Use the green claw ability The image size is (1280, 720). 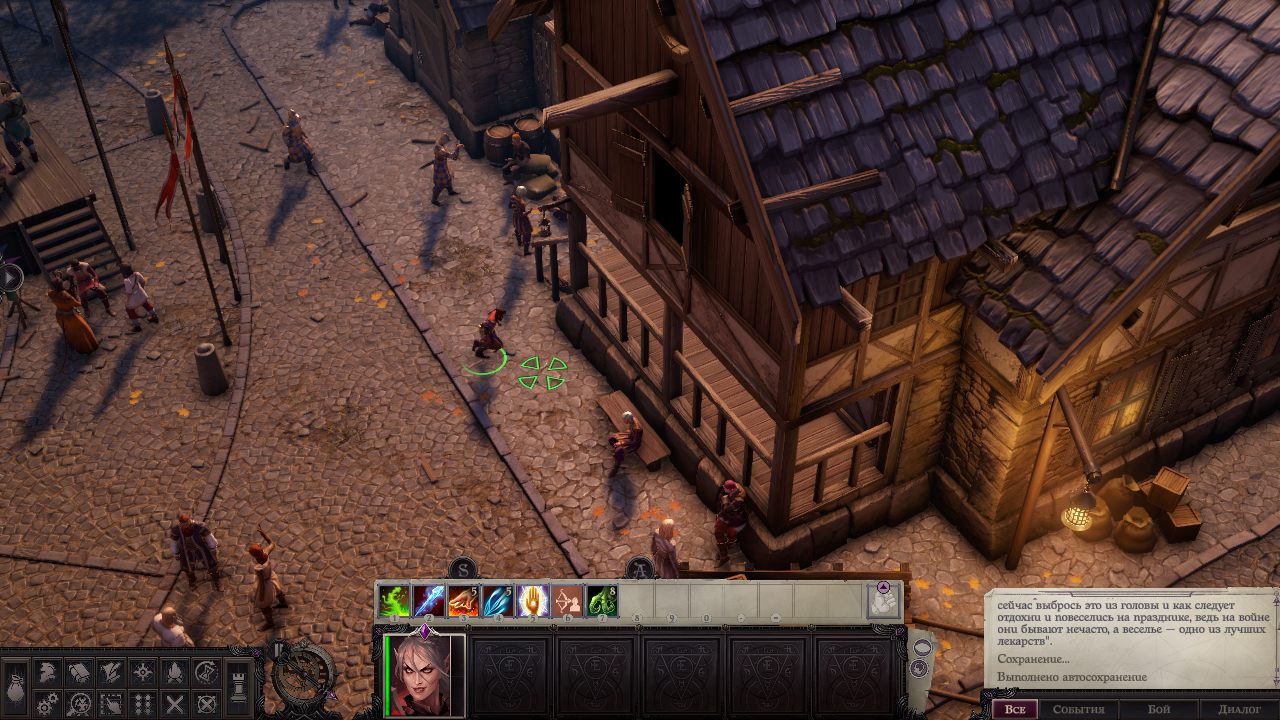(602, 601)
